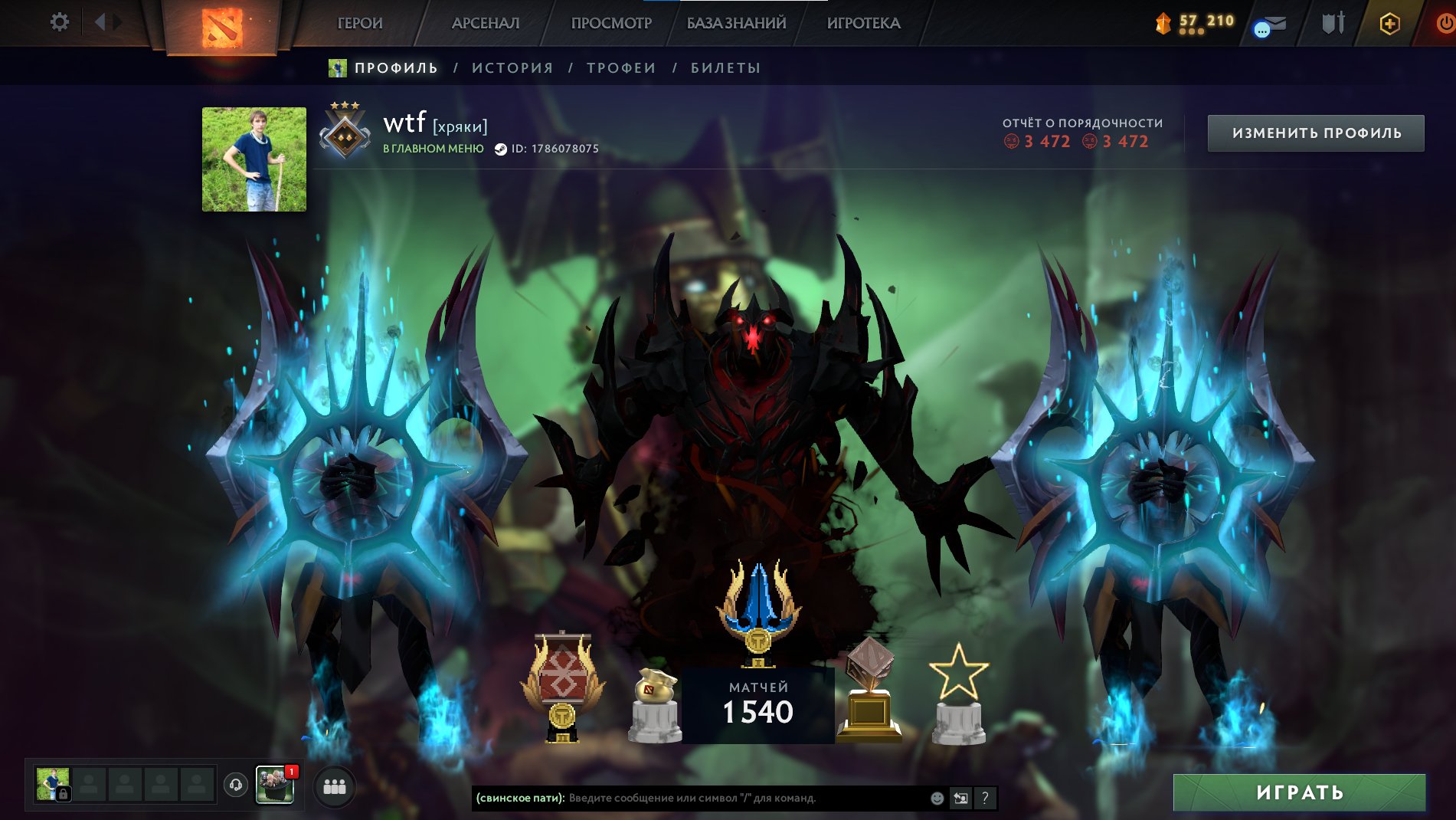Switch to the ТРОФЕИ tab
1456x820 pixels.
(621, 68)
